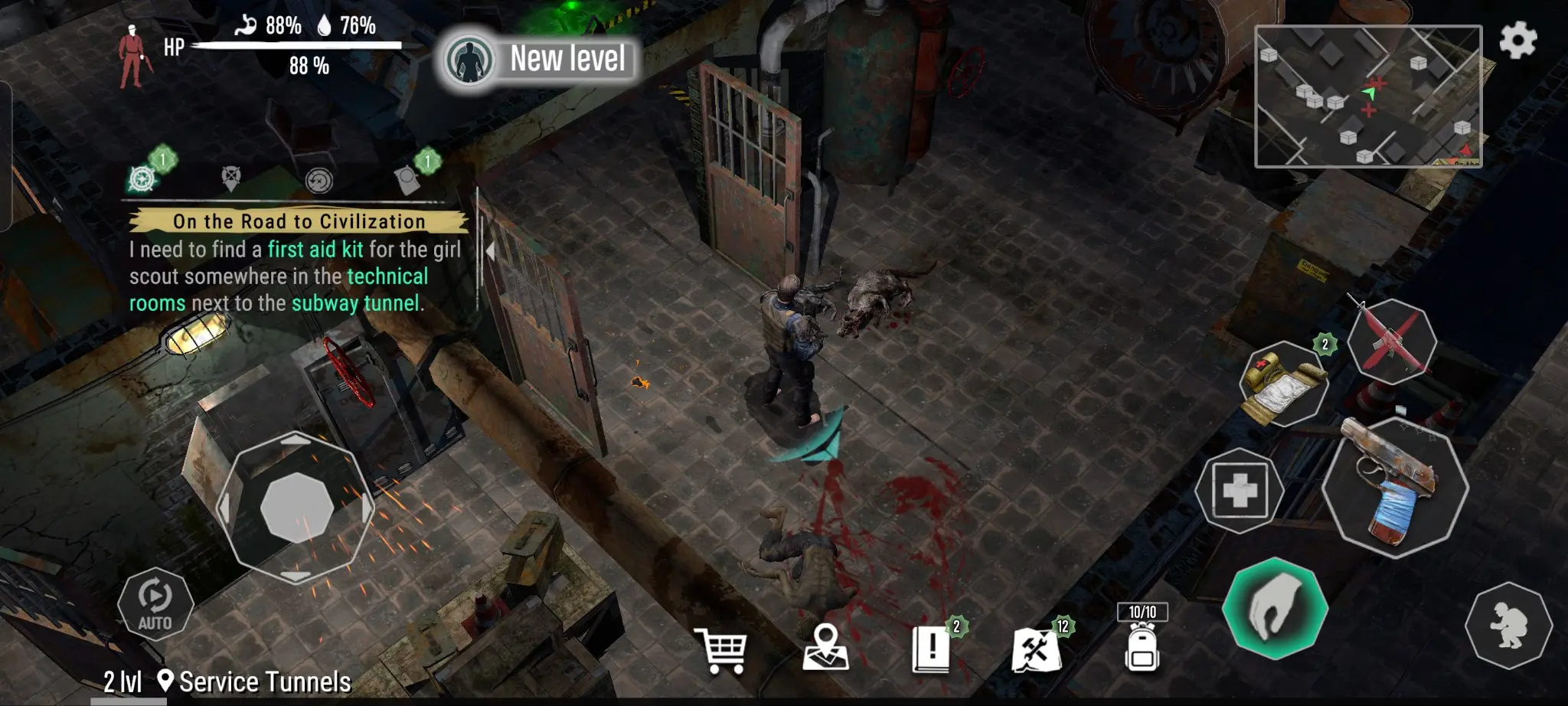Open the crafting blueprint icon

click(x=1036, y=649)
